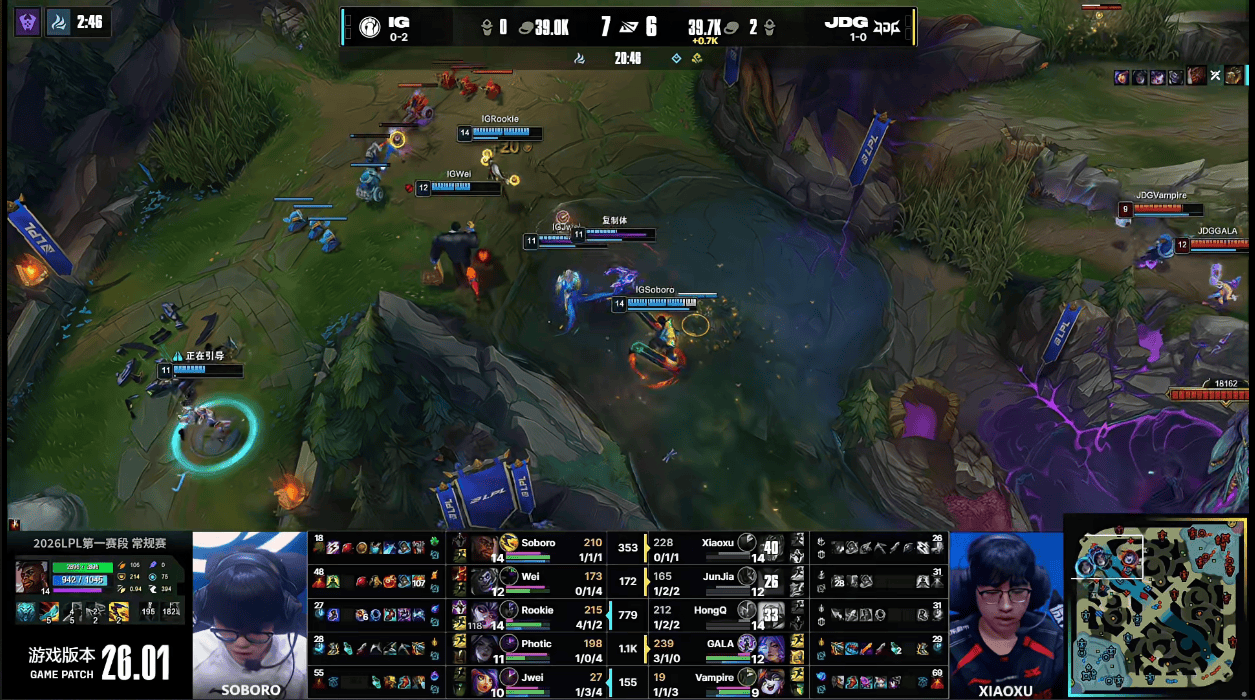Click the minimap
The width and height of the screenshot is (1255, 700).
tap(1157, 606)
